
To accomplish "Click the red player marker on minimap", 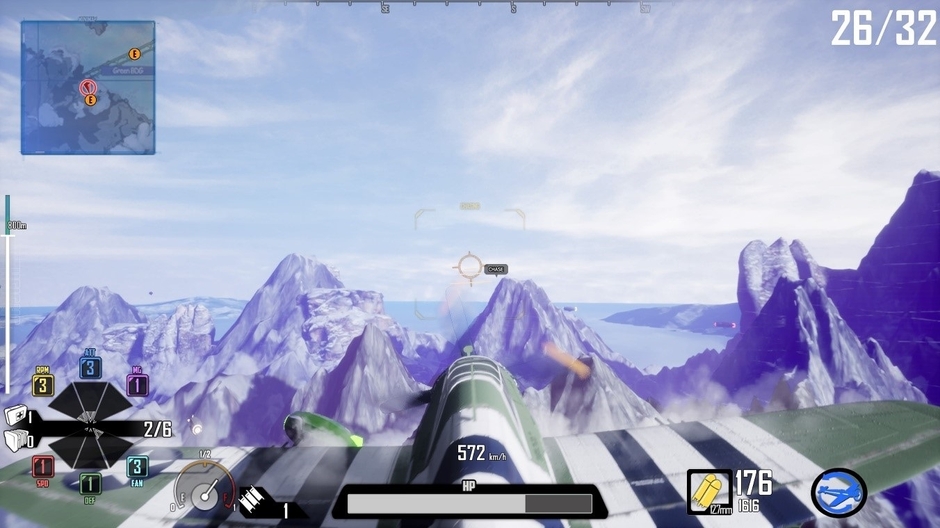I will click(x=87, y=87).
